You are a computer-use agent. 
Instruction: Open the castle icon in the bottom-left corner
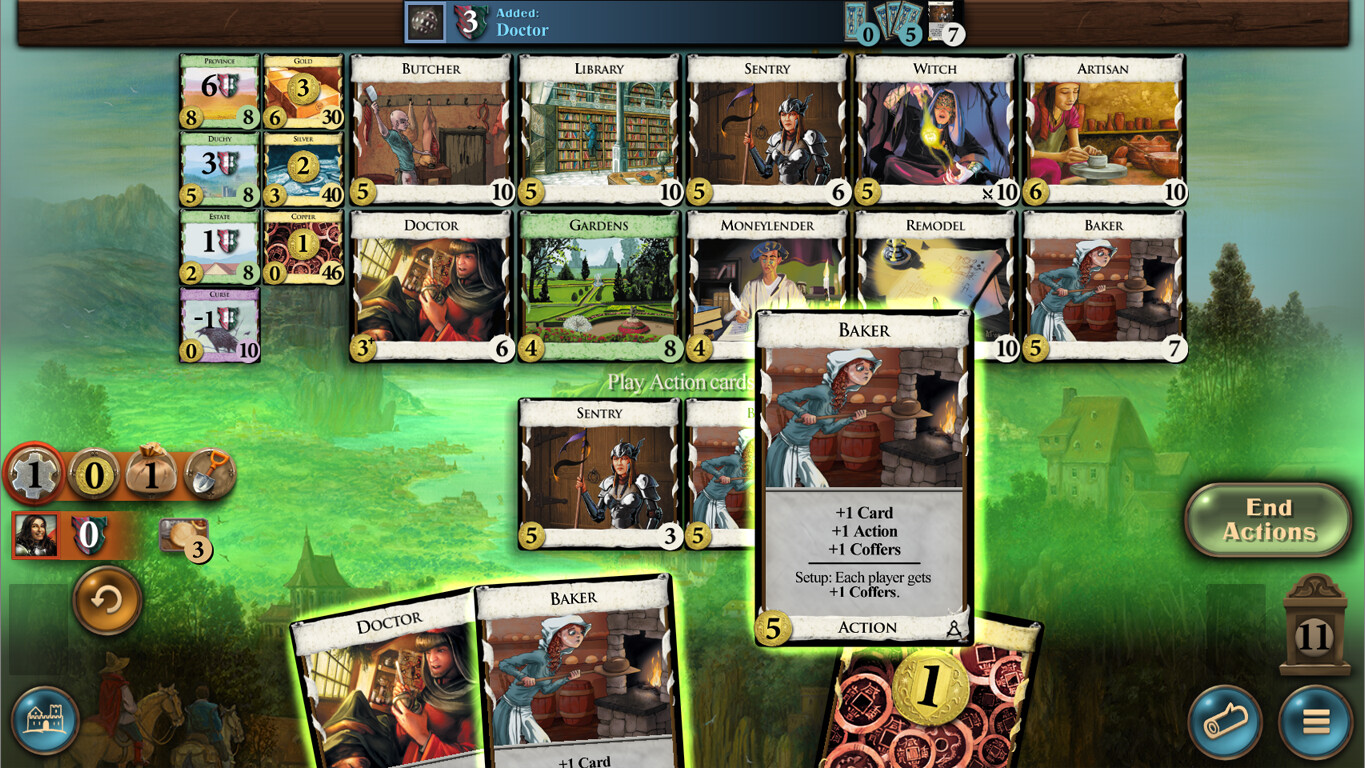(44, 719)
